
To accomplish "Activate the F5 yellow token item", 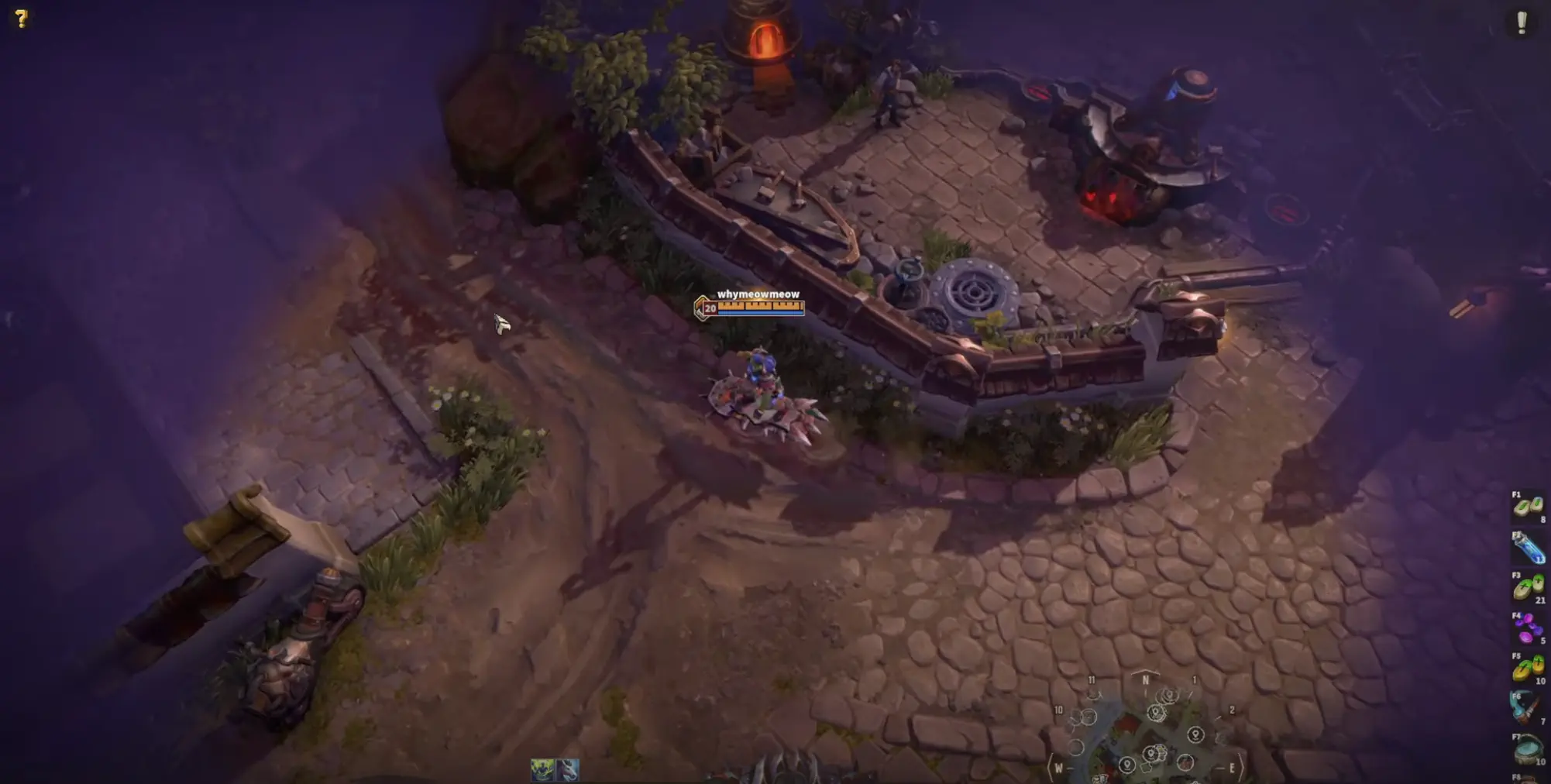I will (x=1529, y=663).
